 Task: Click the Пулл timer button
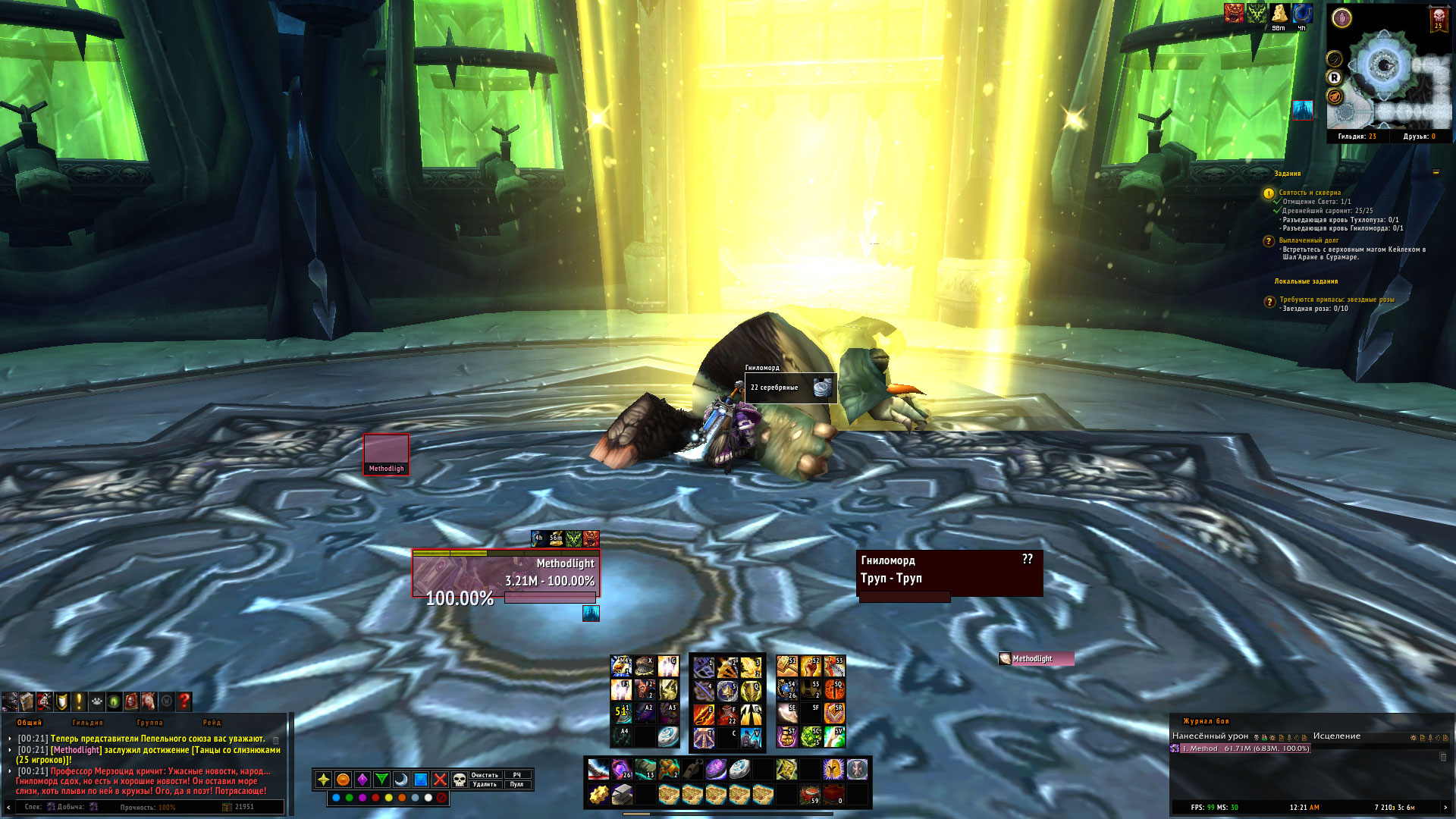pyautogui.click(x=516, y=785)
